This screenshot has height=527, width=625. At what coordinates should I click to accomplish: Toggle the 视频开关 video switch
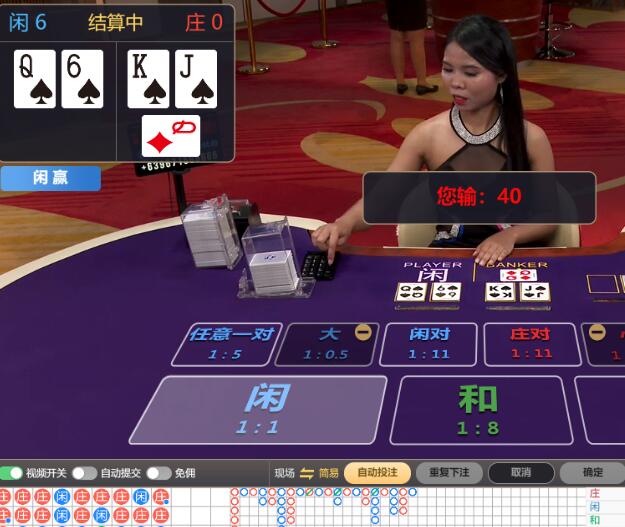12,473
